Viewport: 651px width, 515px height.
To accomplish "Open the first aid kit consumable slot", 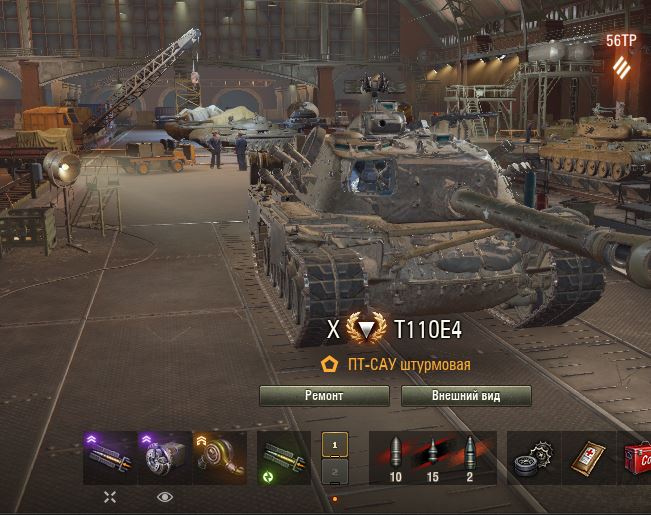I will [x=587, y=457].
